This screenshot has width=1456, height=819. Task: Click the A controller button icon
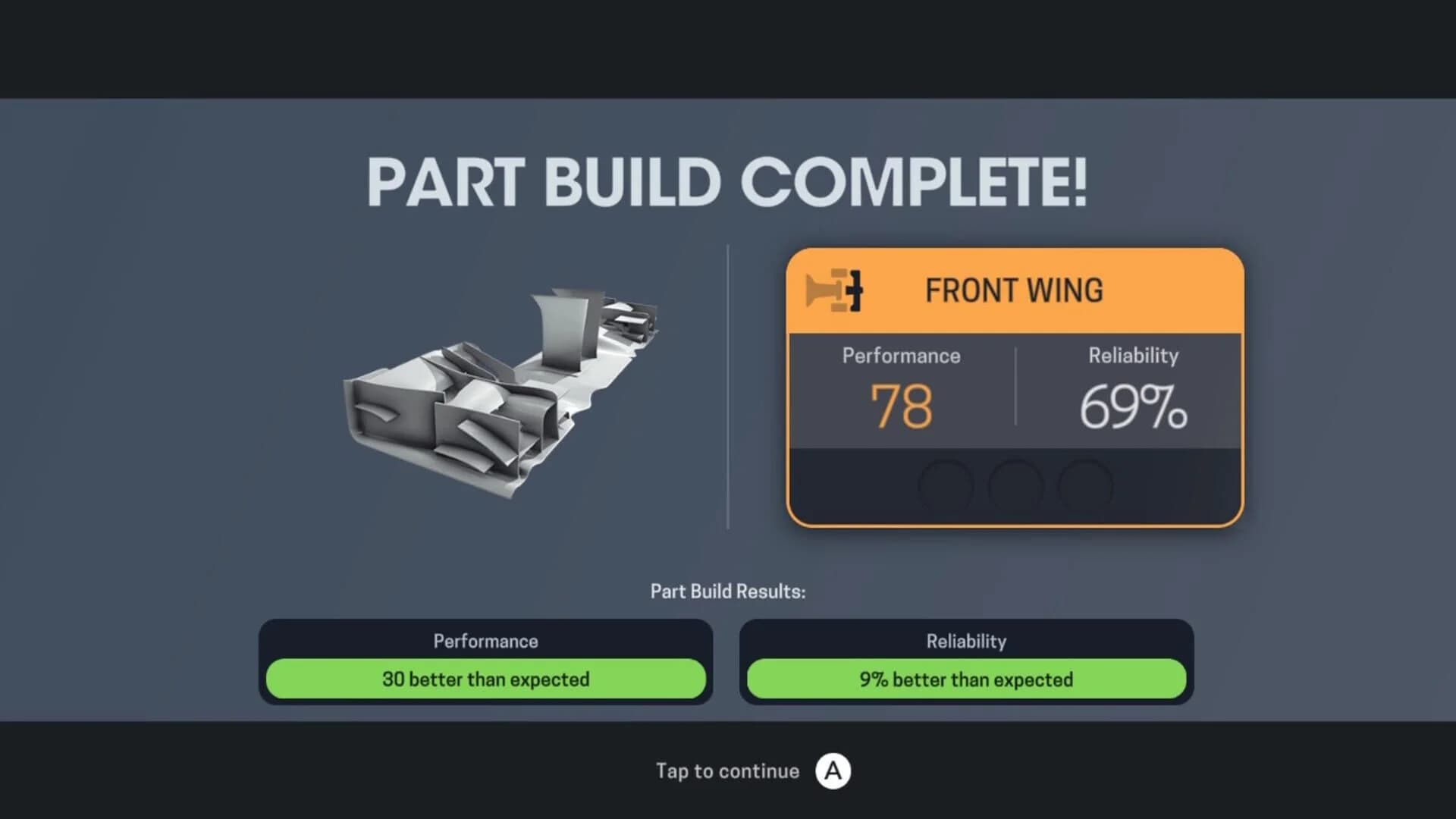(x=834, y=770)
